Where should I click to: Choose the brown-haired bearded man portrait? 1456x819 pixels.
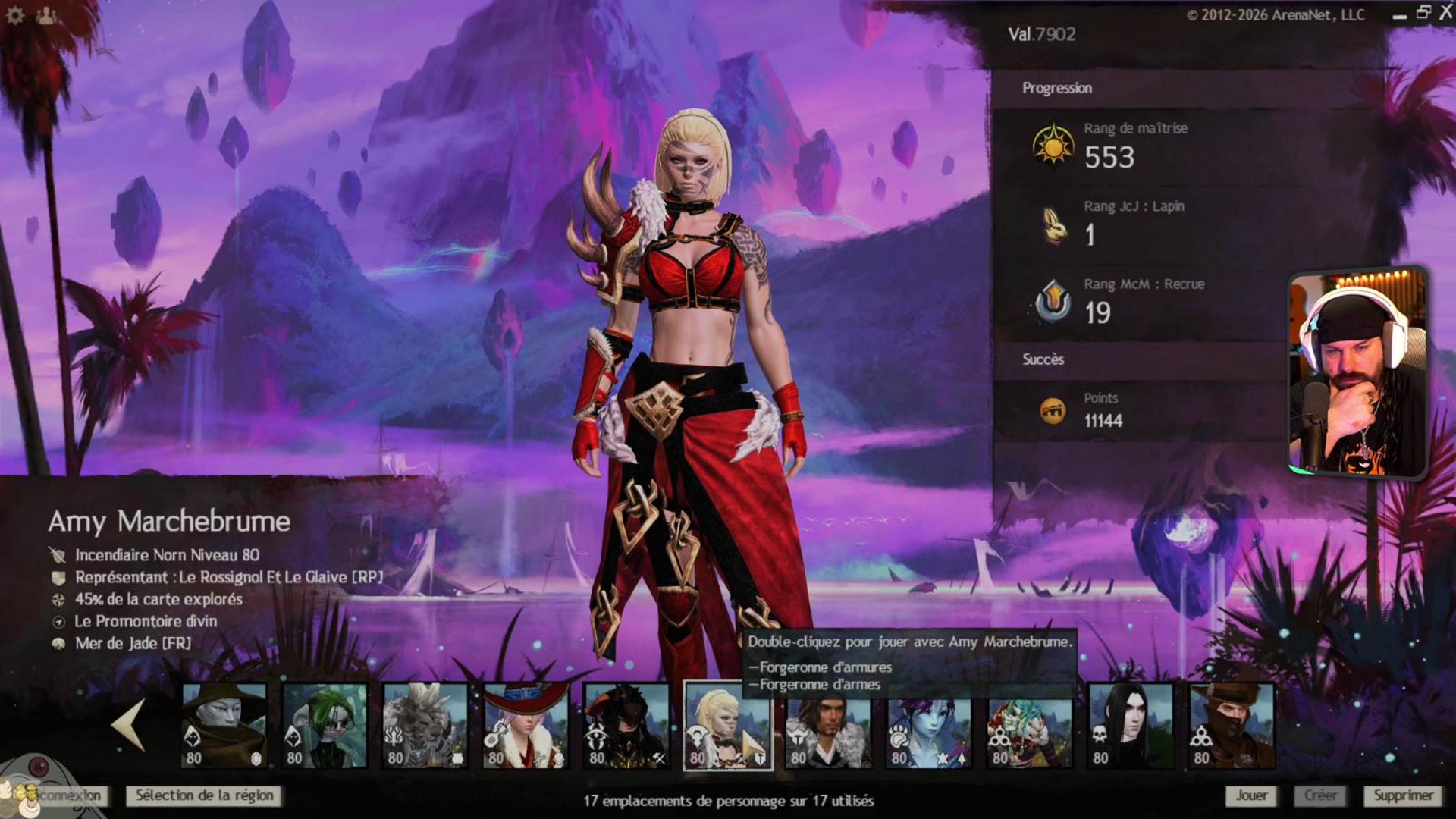click(829, 726)
